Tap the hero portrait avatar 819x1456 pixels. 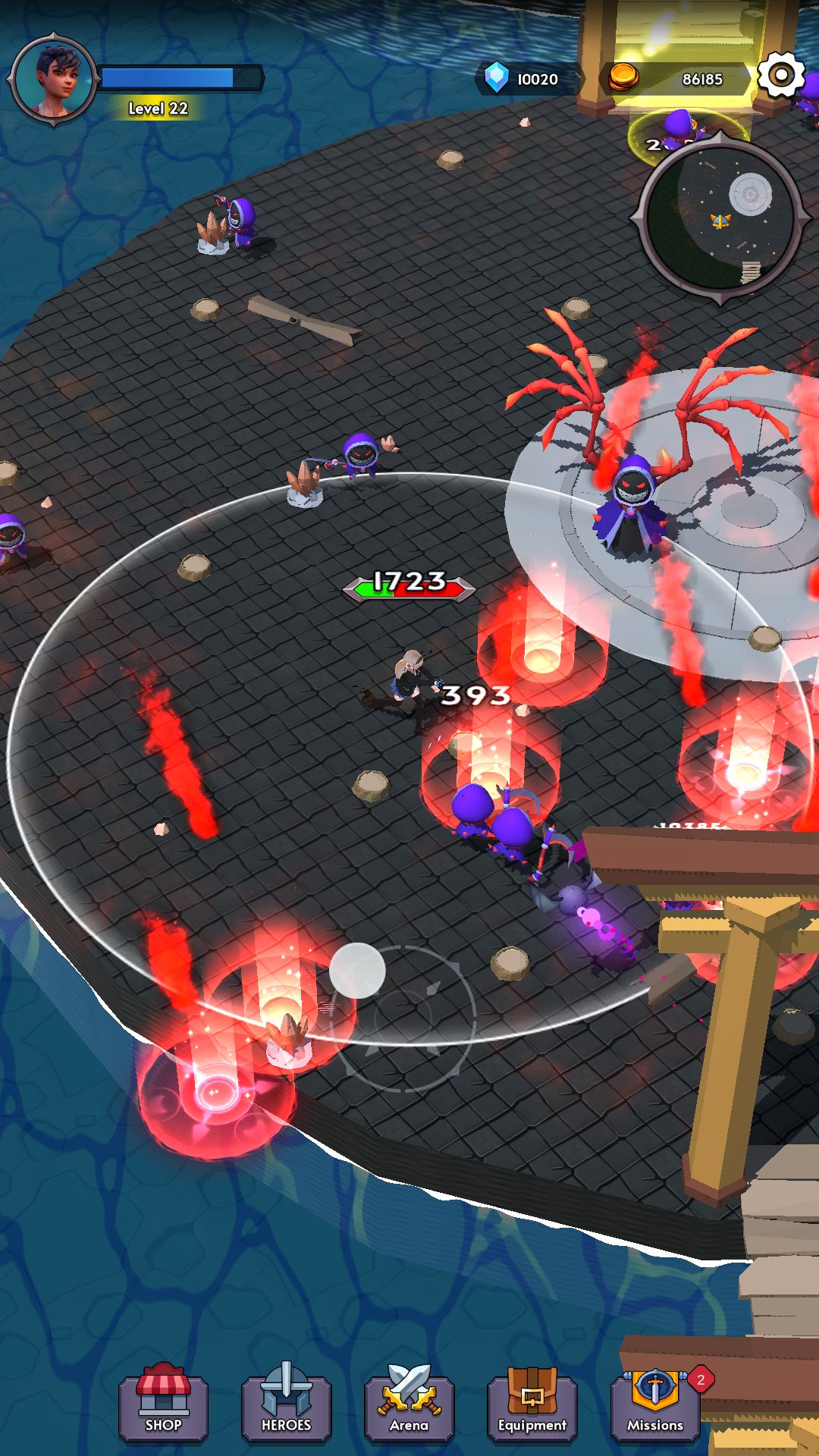[55, 79]
